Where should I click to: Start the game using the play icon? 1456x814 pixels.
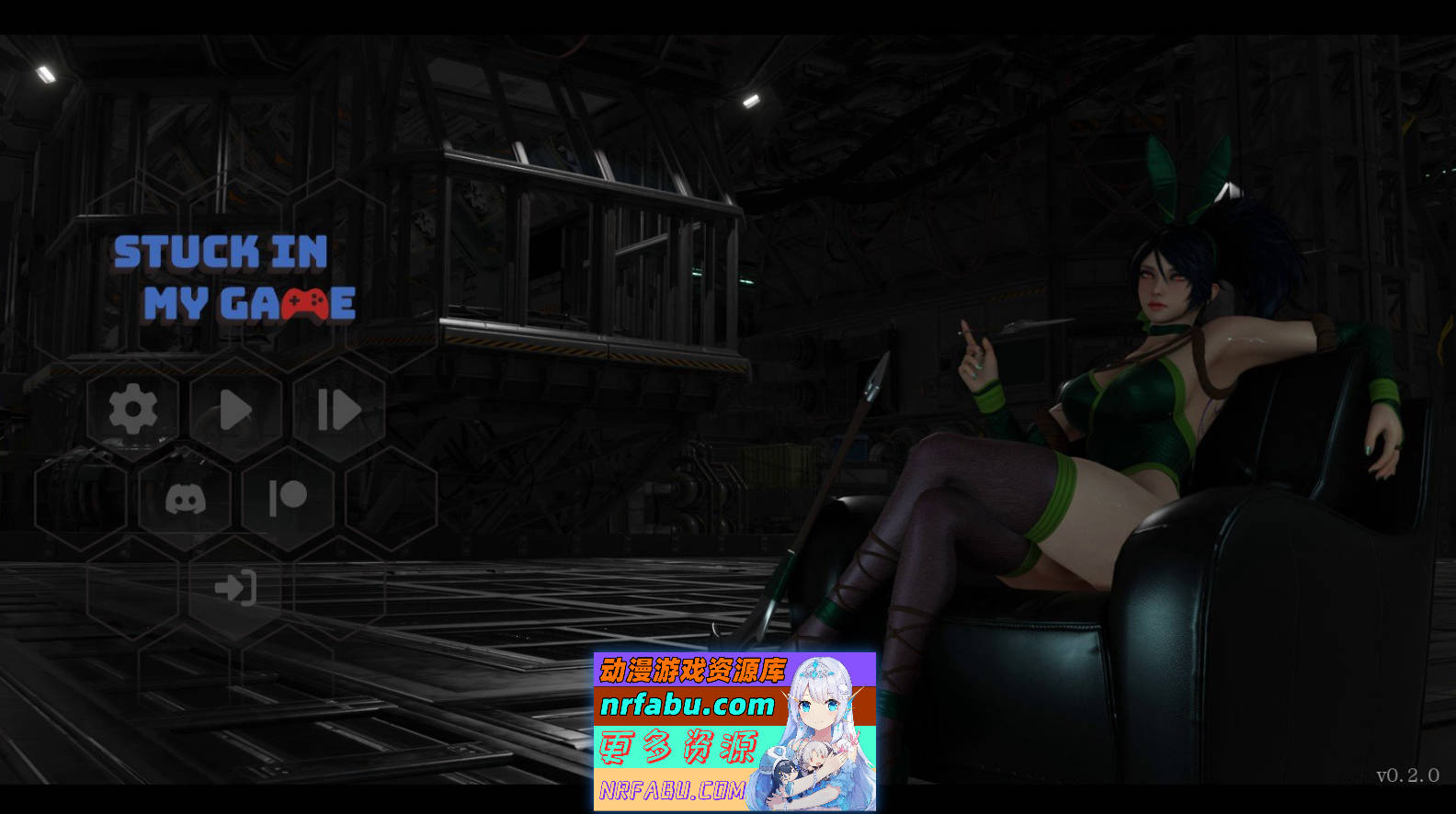click(235, 409)
